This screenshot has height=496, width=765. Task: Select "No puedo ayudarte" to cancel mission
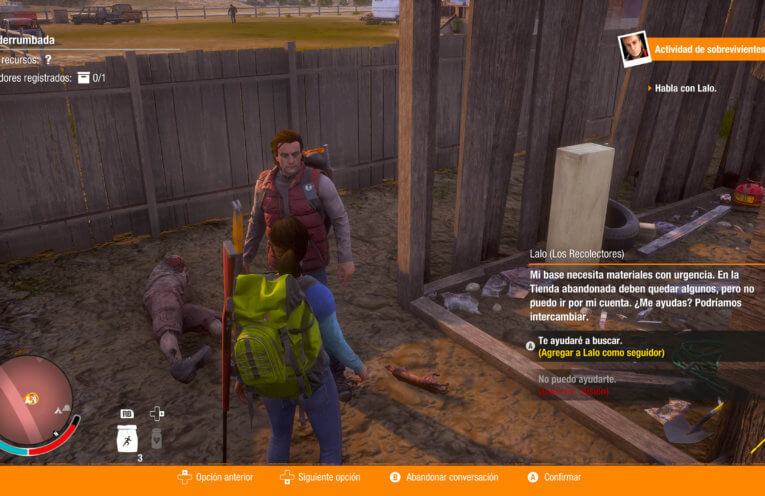[577, 380]
